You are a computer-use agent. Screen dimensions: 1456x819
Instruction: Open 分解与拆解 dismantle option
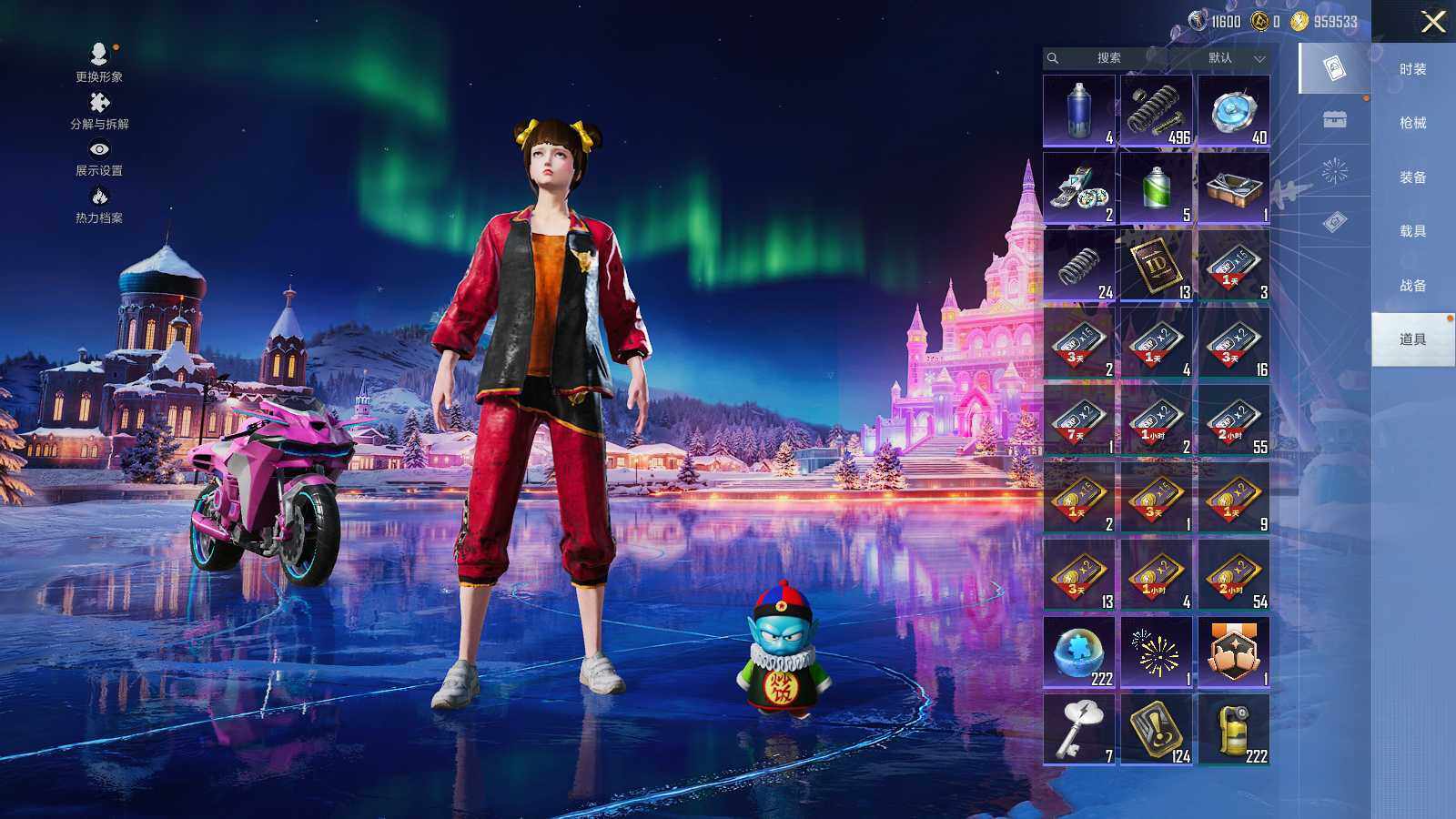point(99,110)
